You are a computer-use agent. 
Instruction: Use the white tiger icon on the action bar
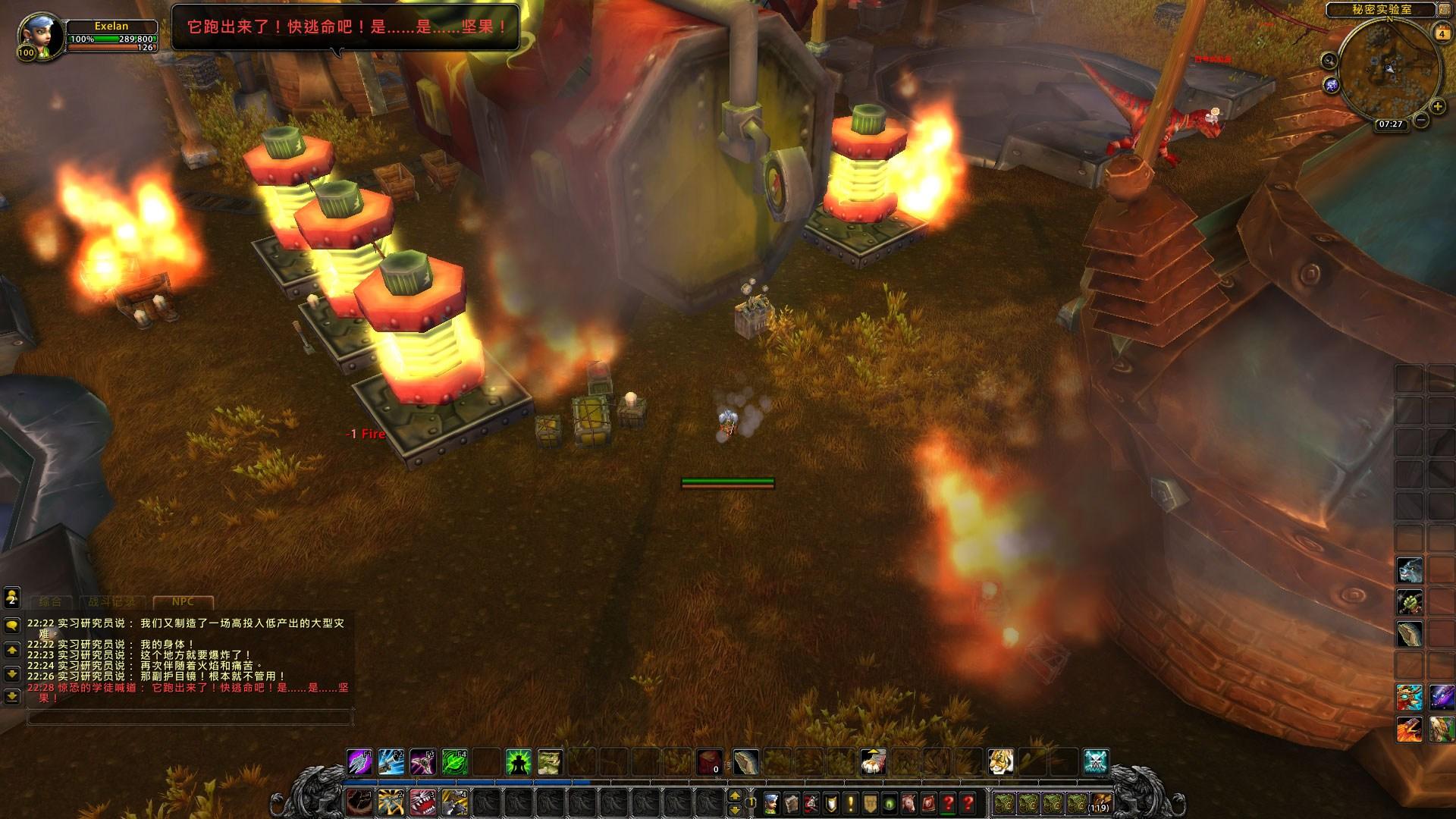pos(1000,761)
